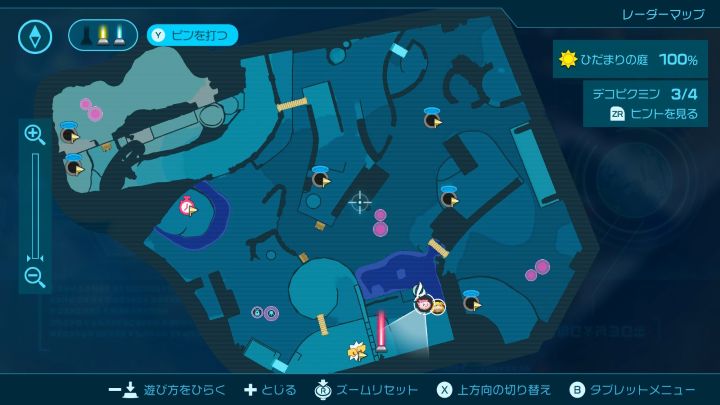Select the three-beacon layer selector
The height and width of the screenshot is (405, 720).
pyautogui.click(x=103, y=36)
